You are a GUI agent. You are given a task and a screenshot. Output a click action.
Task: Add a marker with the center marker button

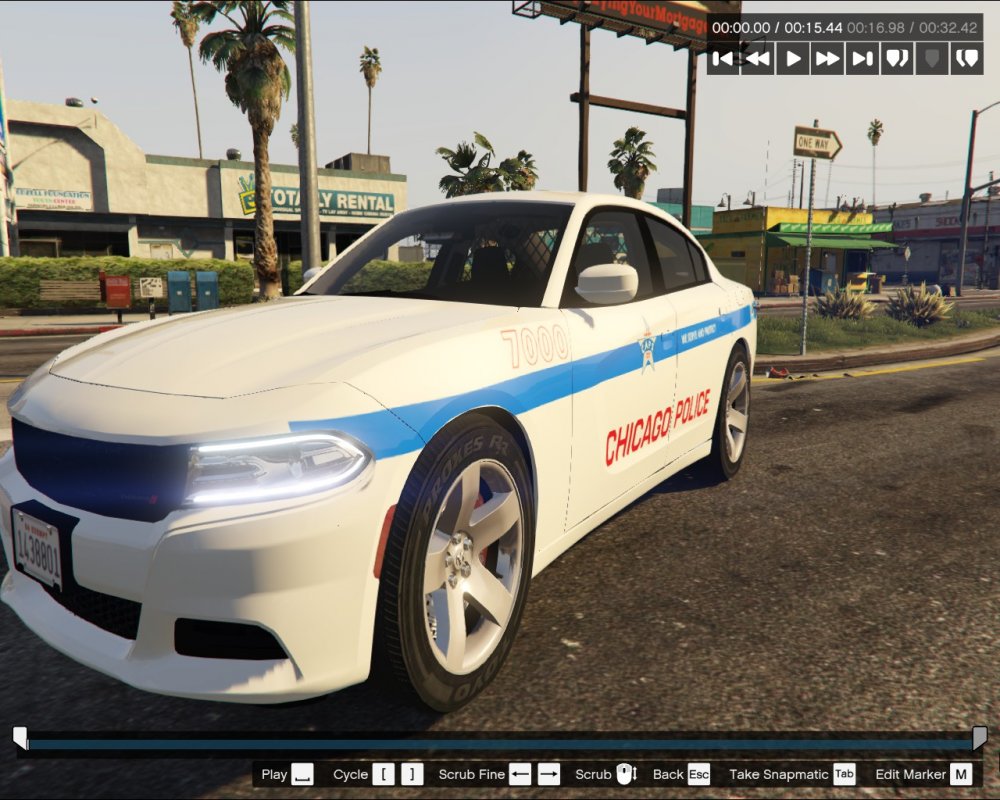932,58
